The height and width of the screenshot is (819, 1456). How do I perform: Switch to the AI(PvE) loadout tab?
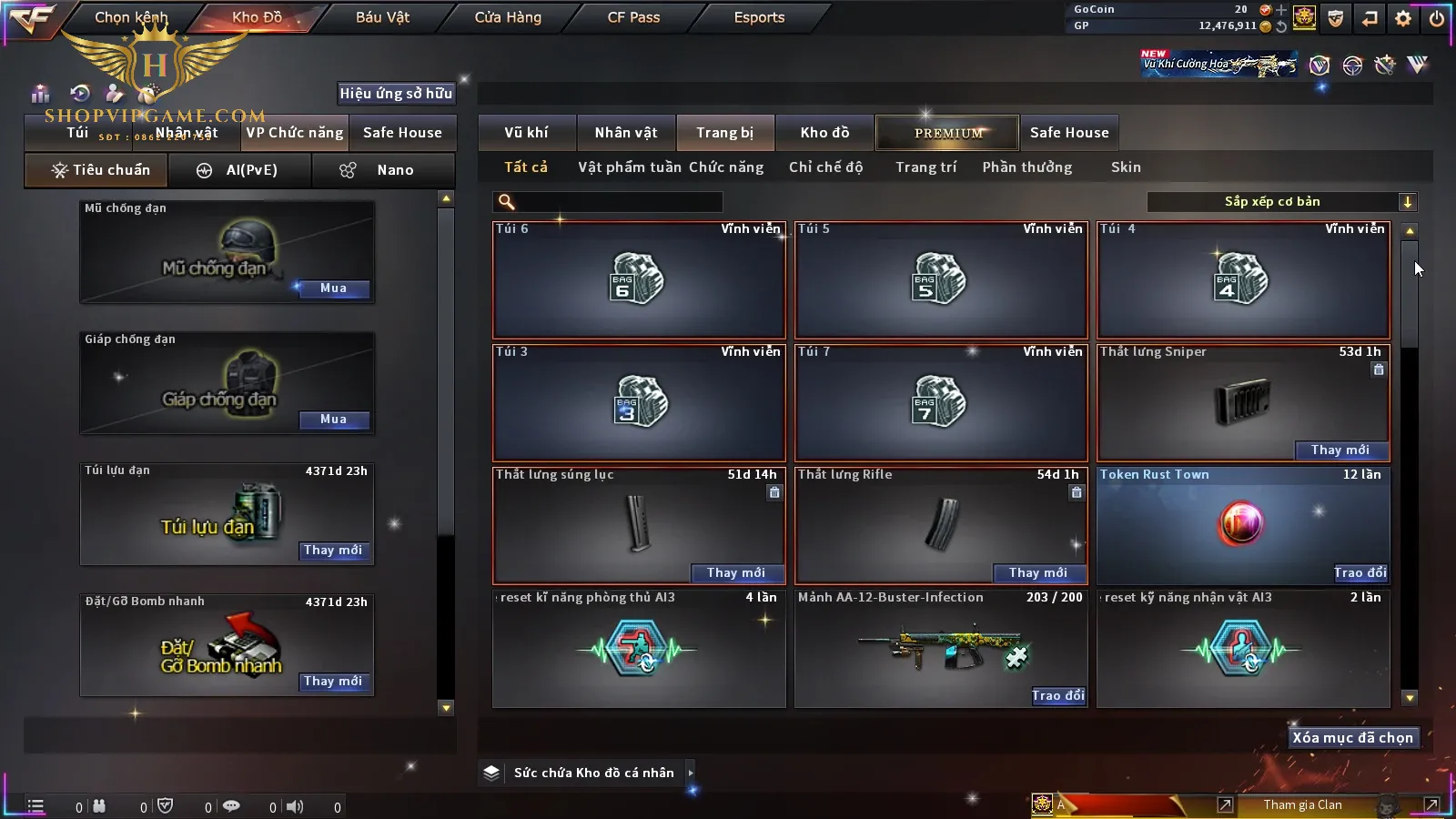click(240, 170)
